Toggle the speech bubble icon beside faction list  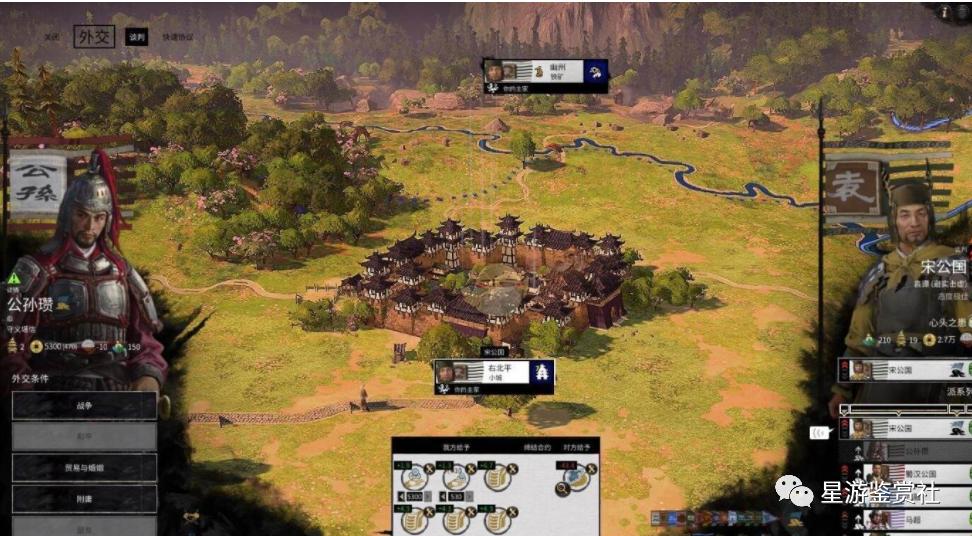coord(817,431)
